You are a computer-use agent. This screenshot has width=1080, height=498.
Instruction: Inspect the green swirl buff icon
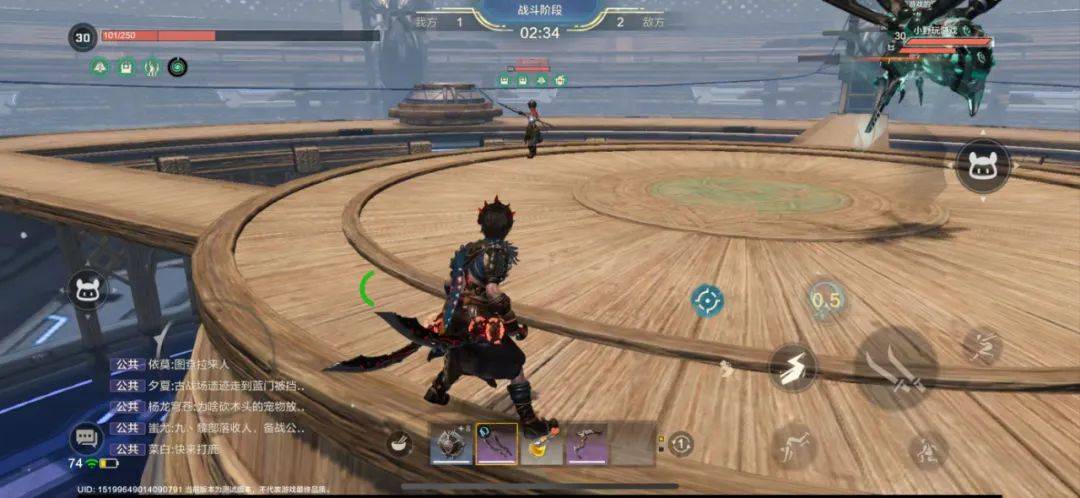(177, 67)
